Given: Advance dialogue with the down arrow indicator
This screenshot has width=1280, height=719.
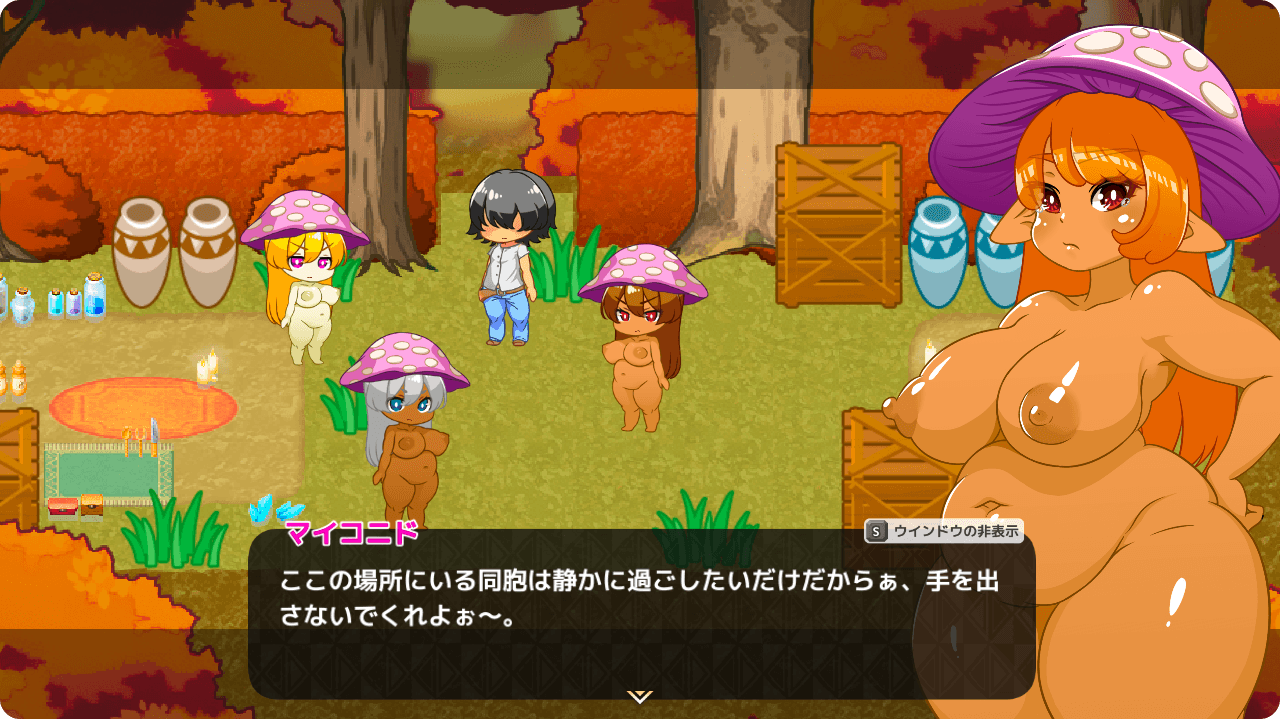Looking at the screenshot, I should [640, 696].
